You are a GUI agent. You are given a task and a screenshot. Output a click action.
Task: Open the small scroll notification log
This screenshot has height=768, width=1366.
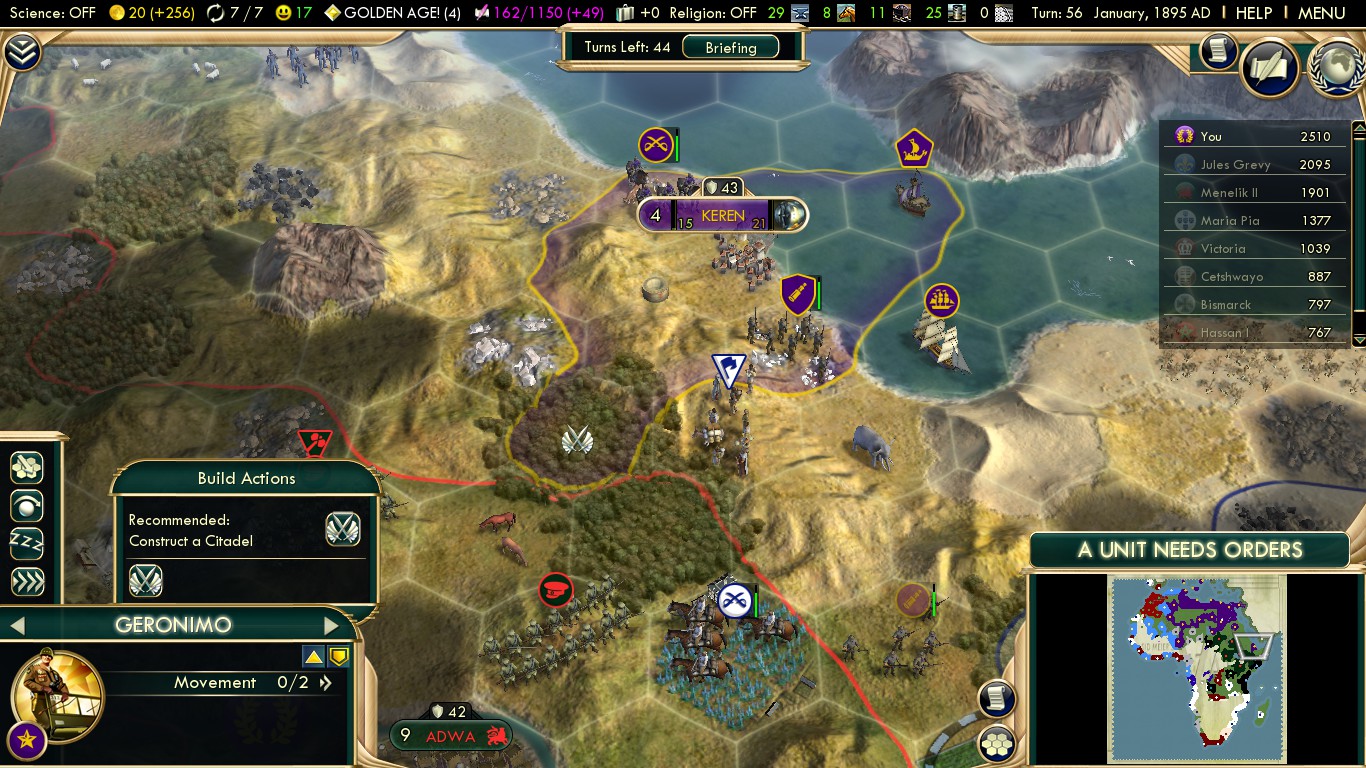coord(1218,50)
